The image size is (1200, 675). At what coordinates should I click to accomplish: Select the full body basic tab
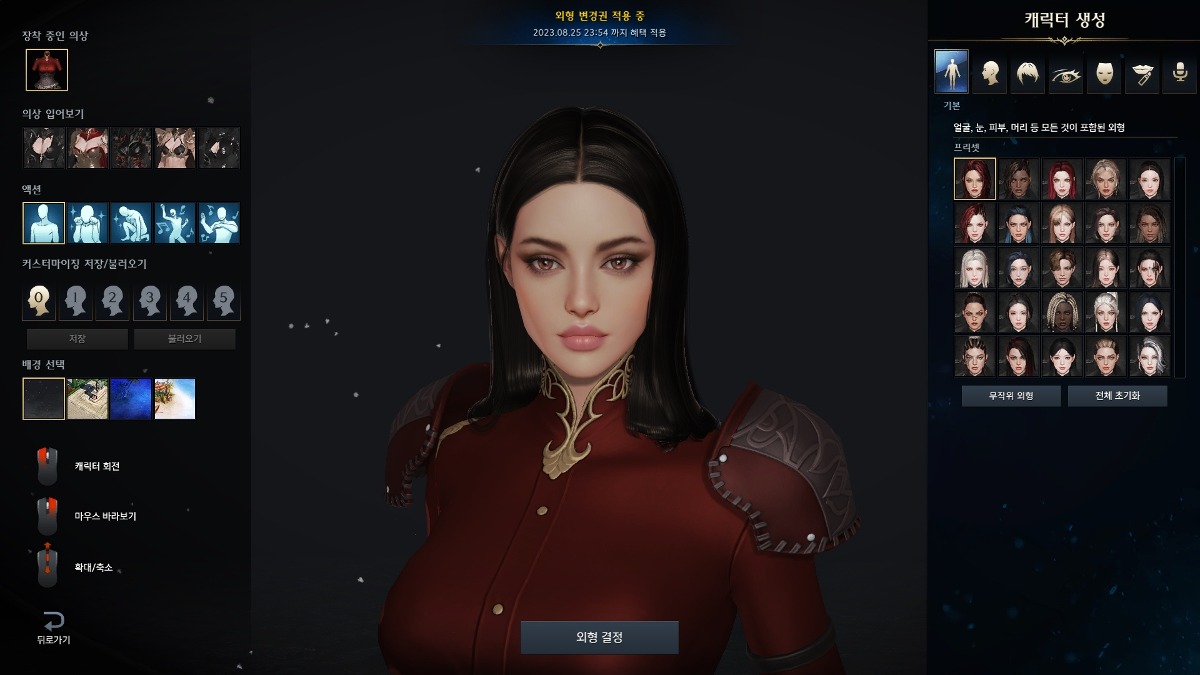pos(951,72)
